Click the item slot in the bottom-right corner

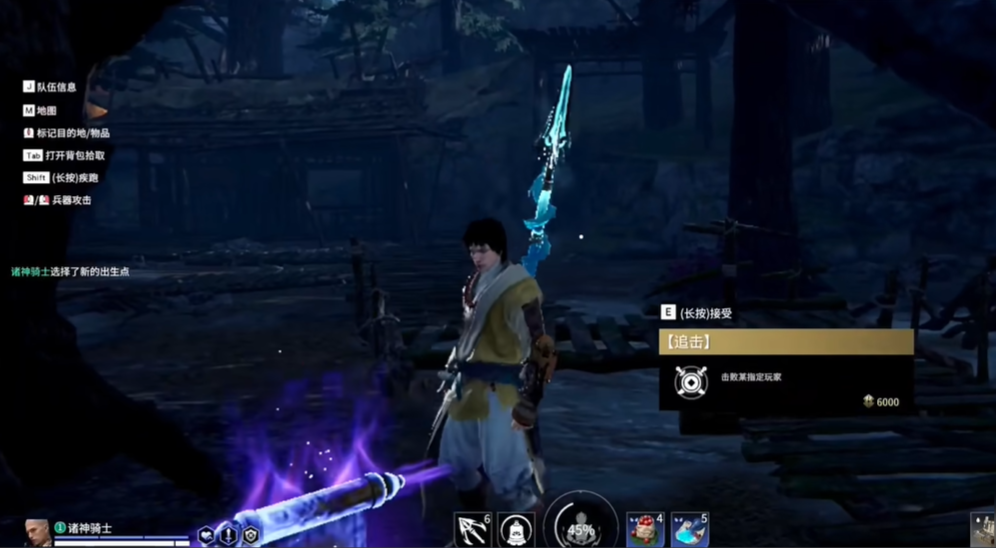982,529
